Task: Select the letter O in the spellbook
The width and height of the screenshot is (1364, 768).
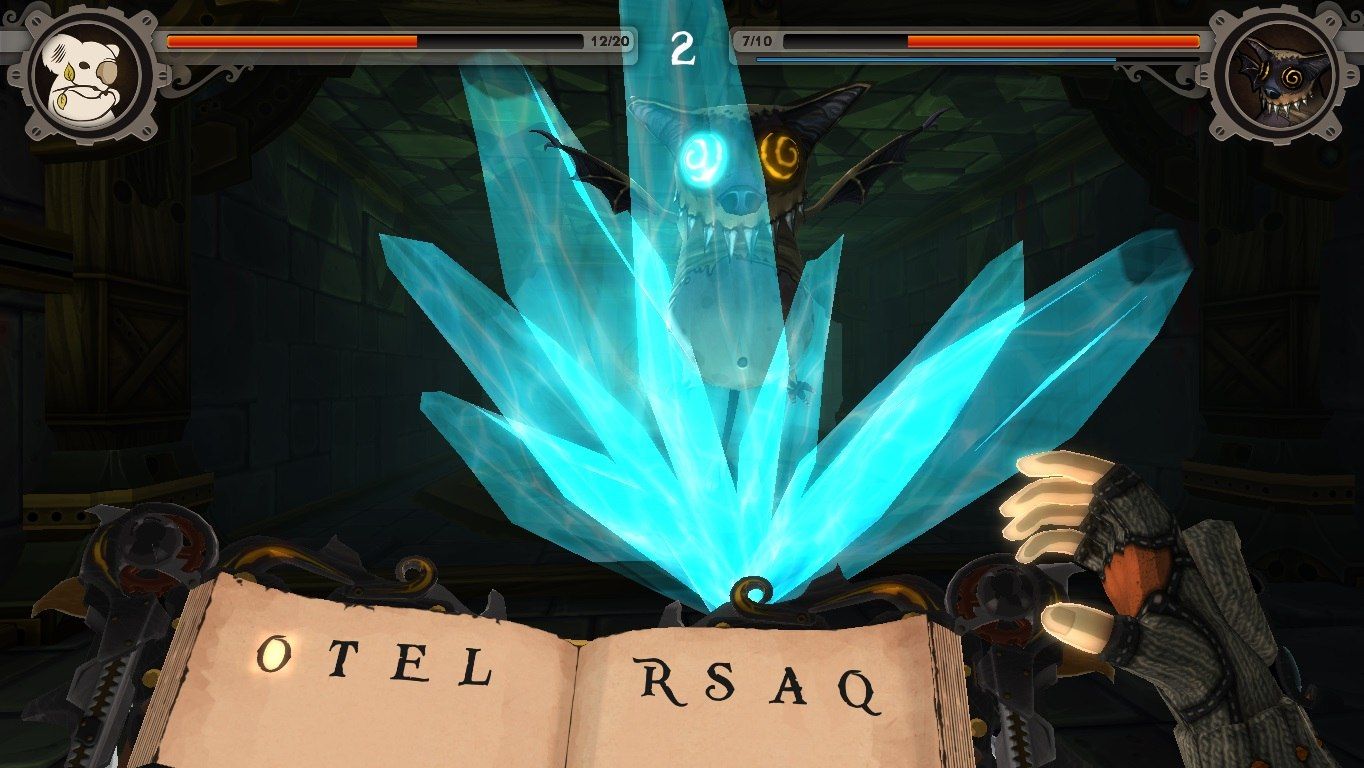Action: pyautogui.click(x=273, y=654)
